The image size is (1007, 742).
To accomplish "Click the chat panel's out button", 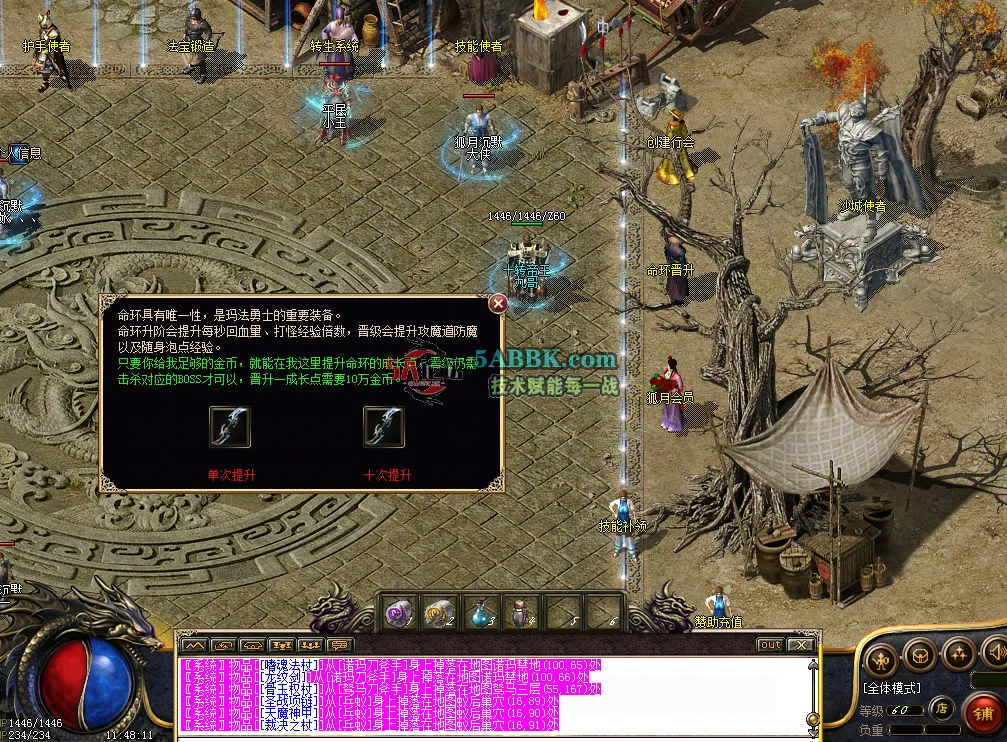I will click(770, 645).
